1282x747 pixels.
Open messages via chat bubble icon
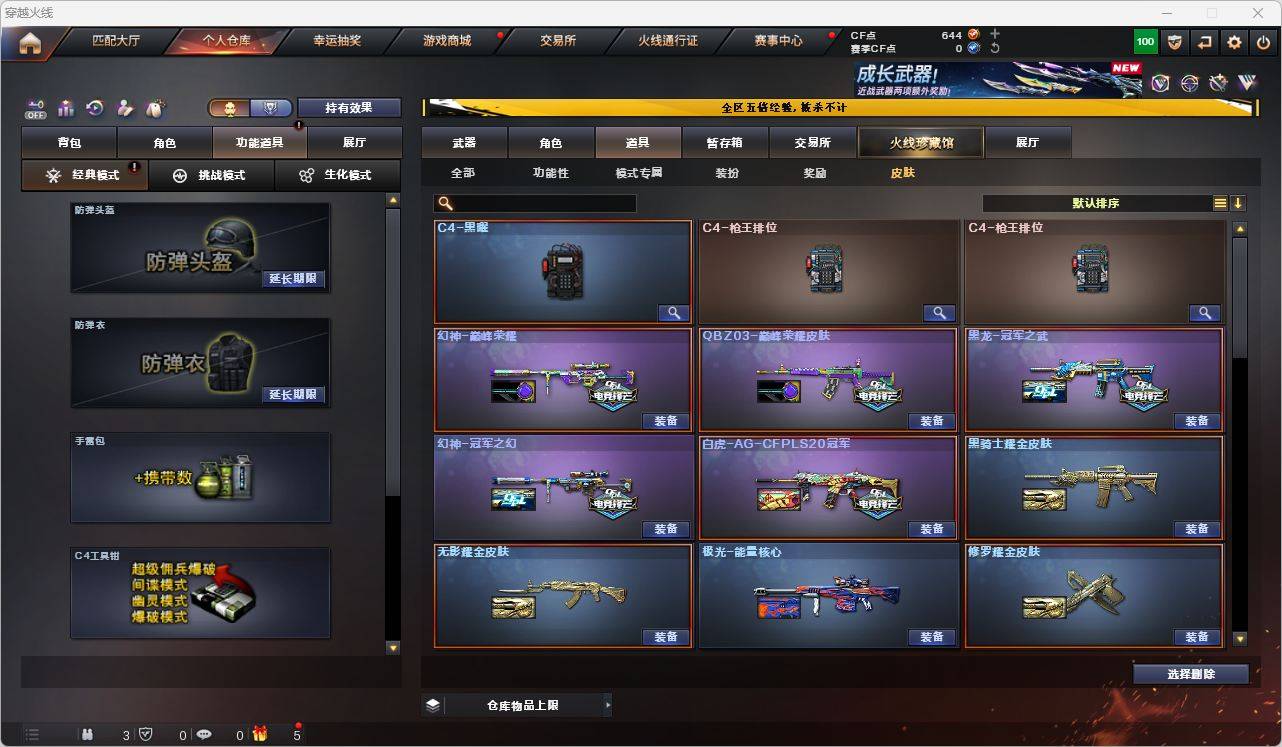[x=204, y=733]
